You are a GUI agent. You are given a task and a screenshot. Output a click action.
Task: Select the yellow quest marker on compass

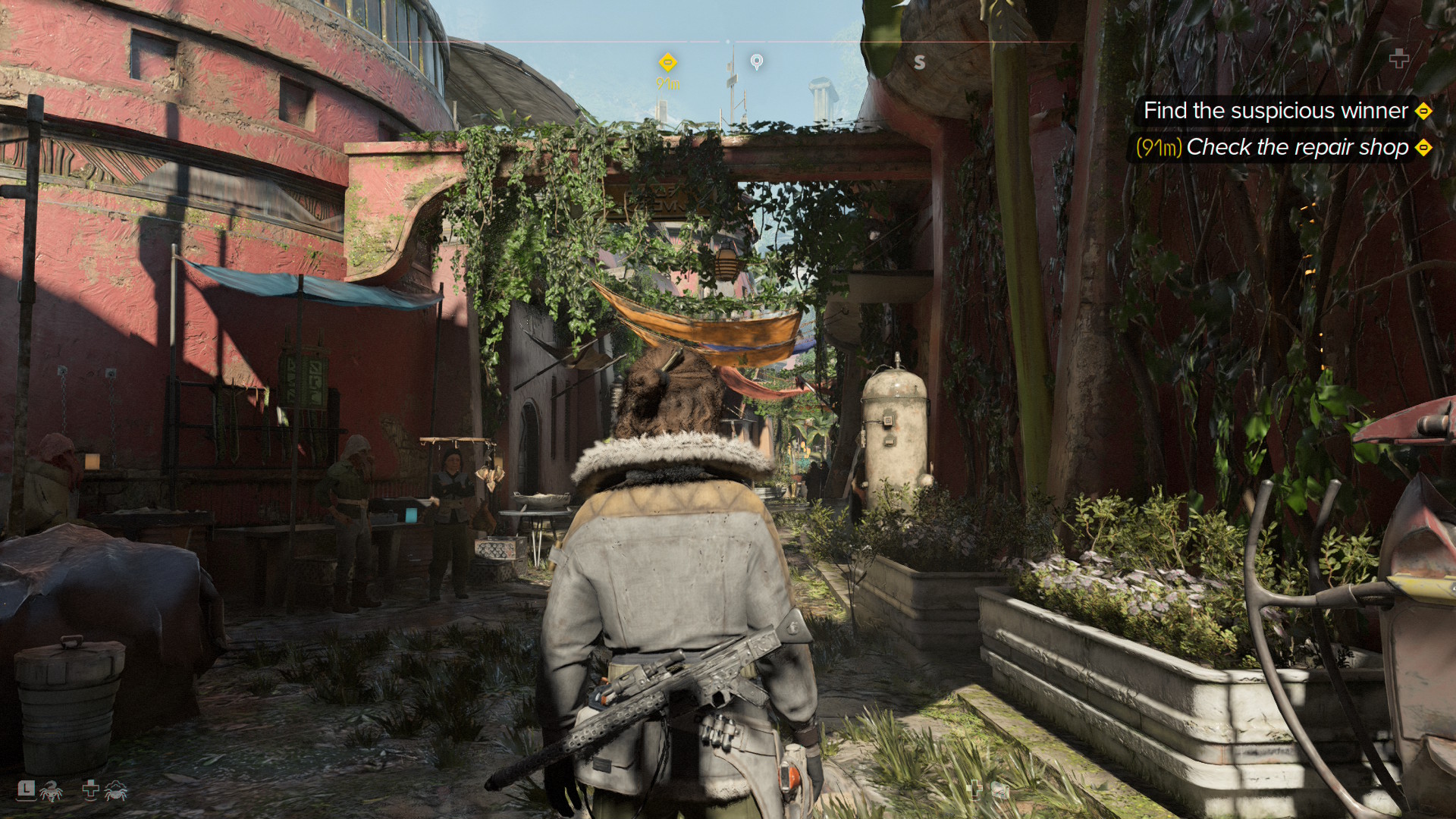667,62
